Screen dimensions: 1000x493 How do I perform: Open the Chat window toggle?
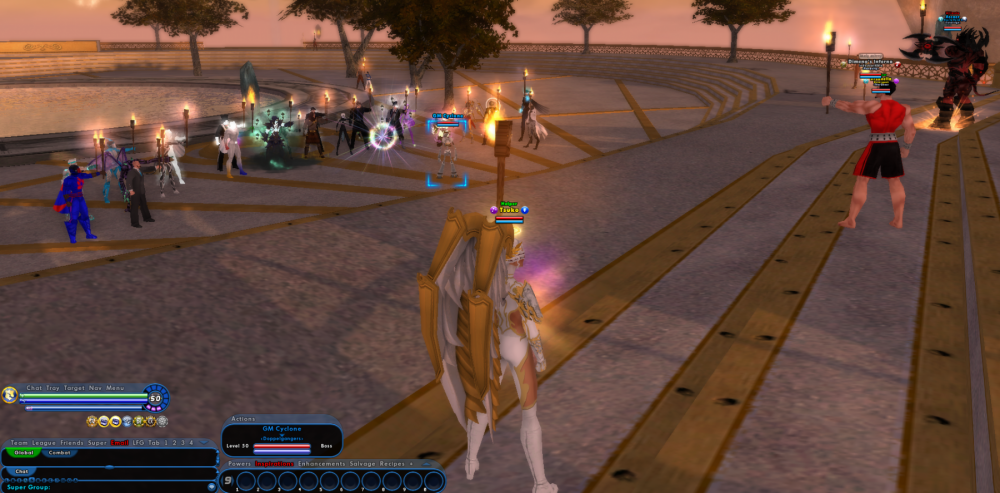[x=35, y=387]
